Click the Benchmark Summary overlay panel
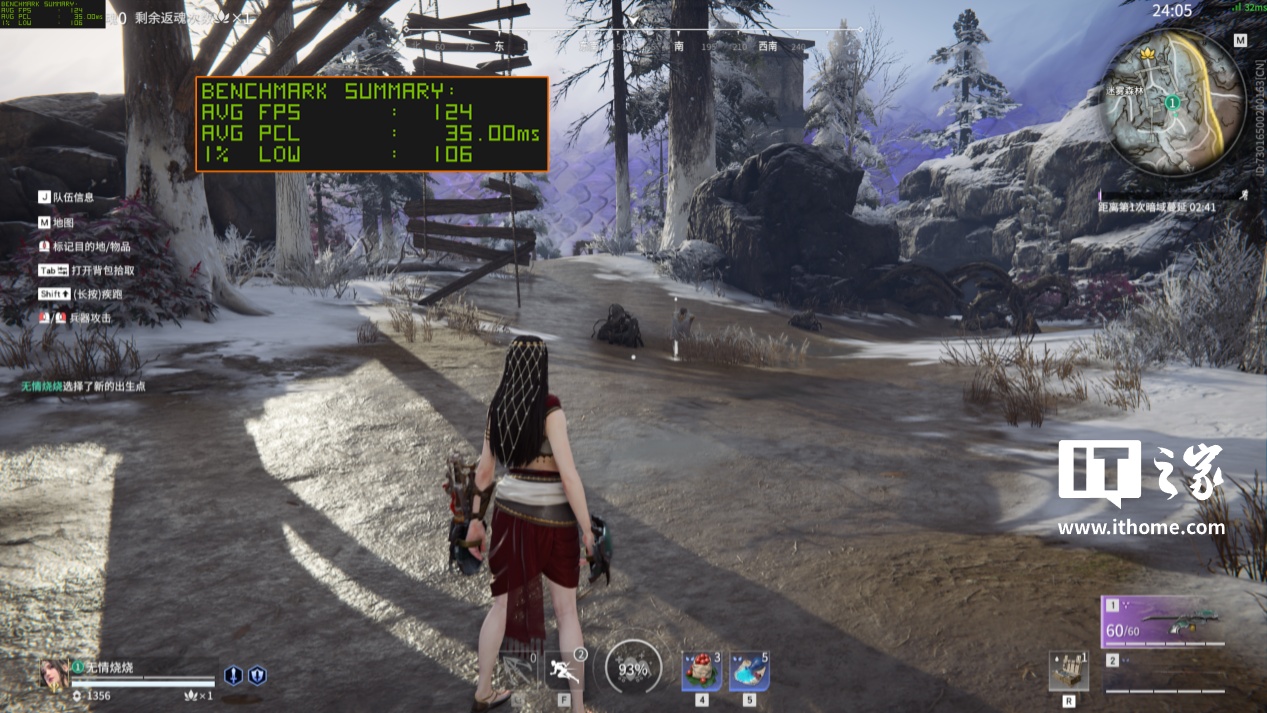Screen dimensions: 1267x713 pos(371,124)
